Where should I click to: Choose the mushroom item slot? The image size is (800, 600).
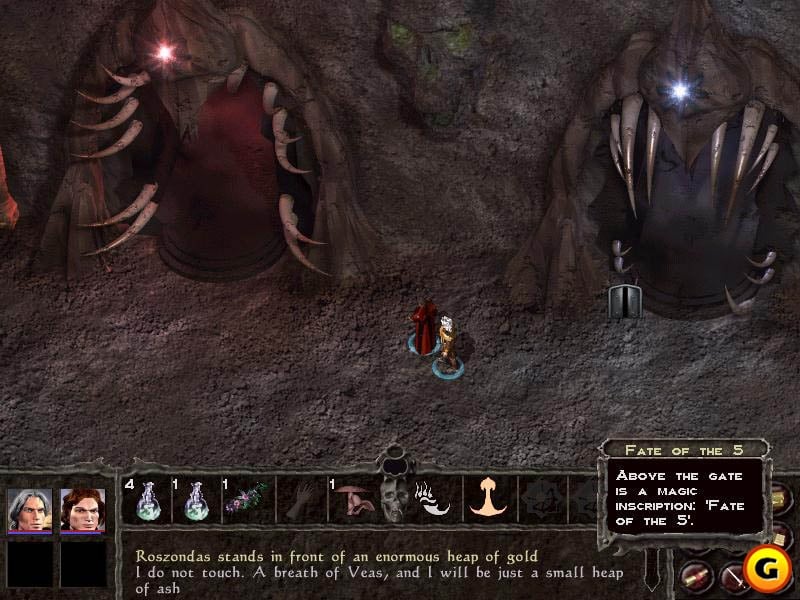coord(351,498)
